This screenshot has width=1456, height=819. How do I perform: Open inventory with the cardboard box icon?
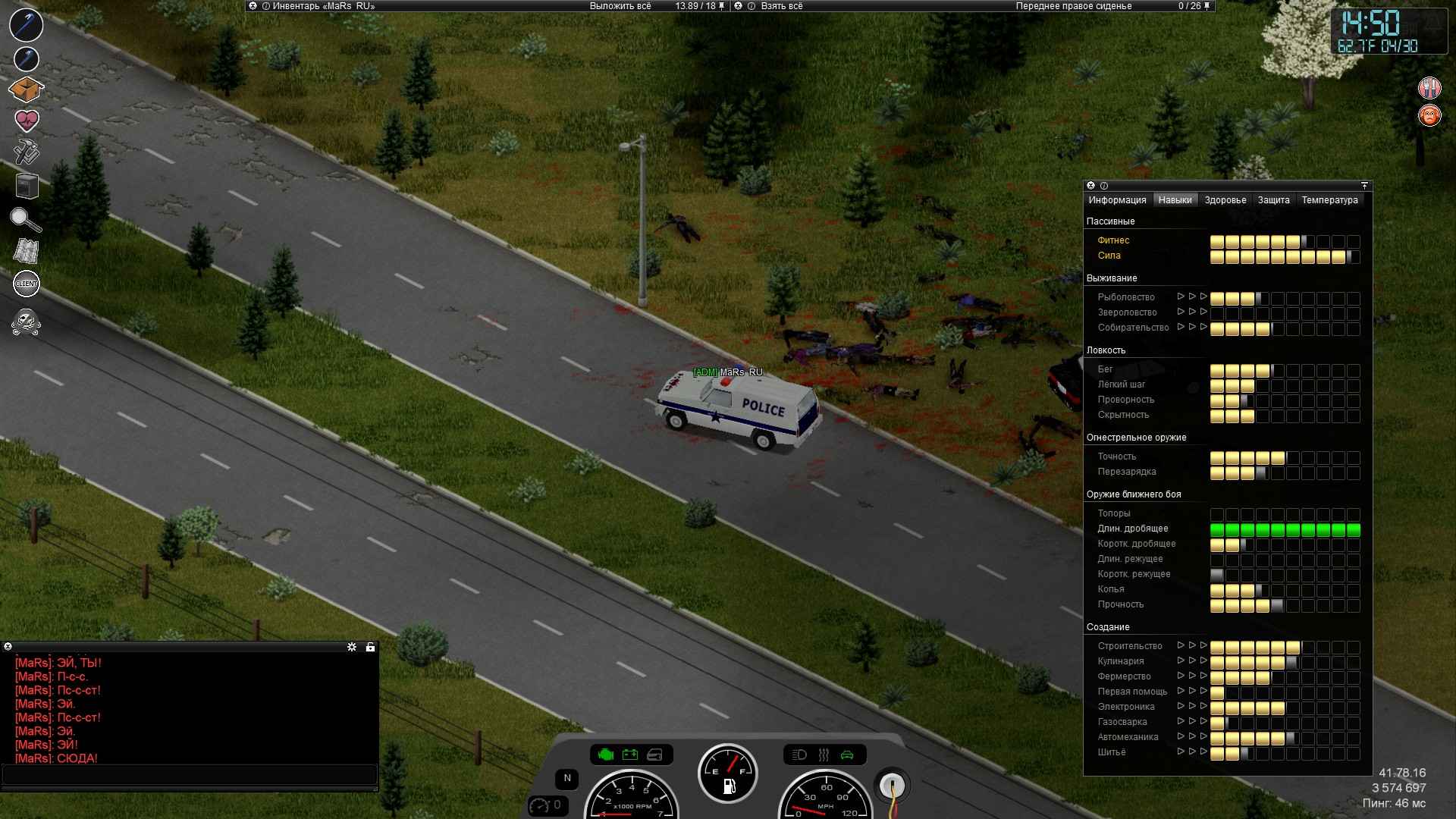coord(27,90)
